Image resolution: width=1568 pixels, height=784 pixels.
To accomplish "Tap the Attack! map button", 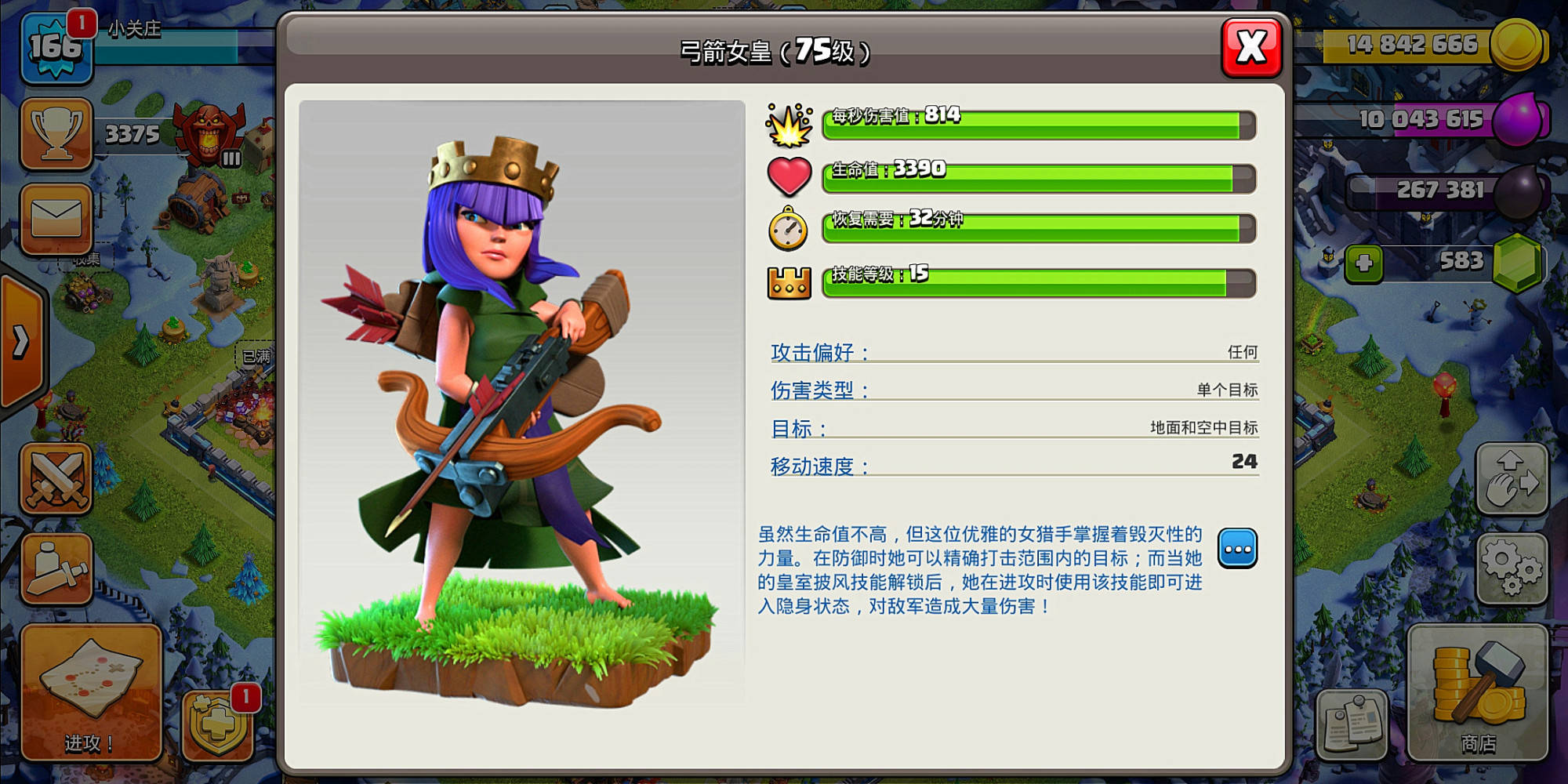I will [90, 691].
